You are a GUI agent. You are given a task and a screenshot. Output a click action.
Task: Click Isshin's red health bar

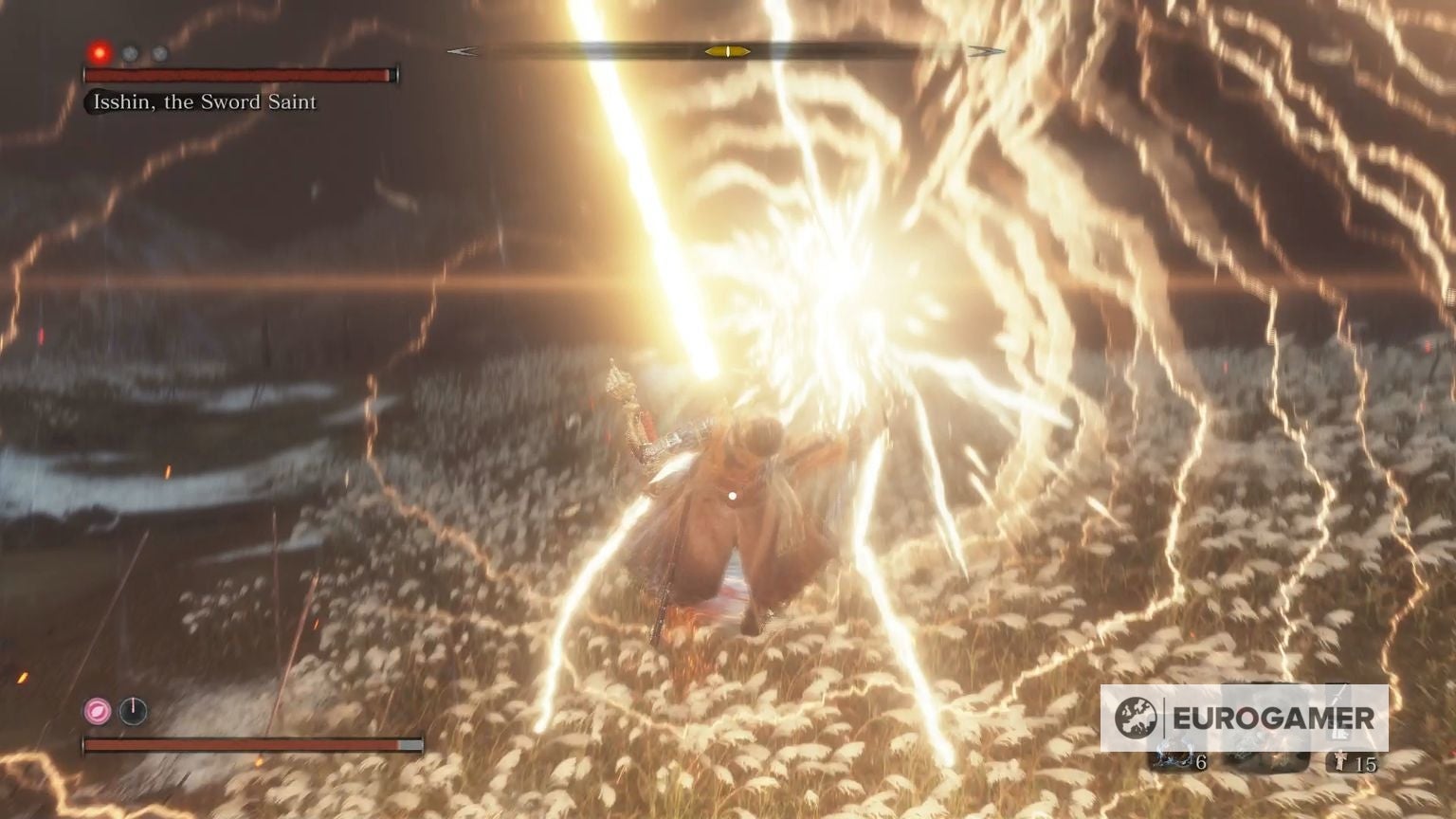point(242,75)
